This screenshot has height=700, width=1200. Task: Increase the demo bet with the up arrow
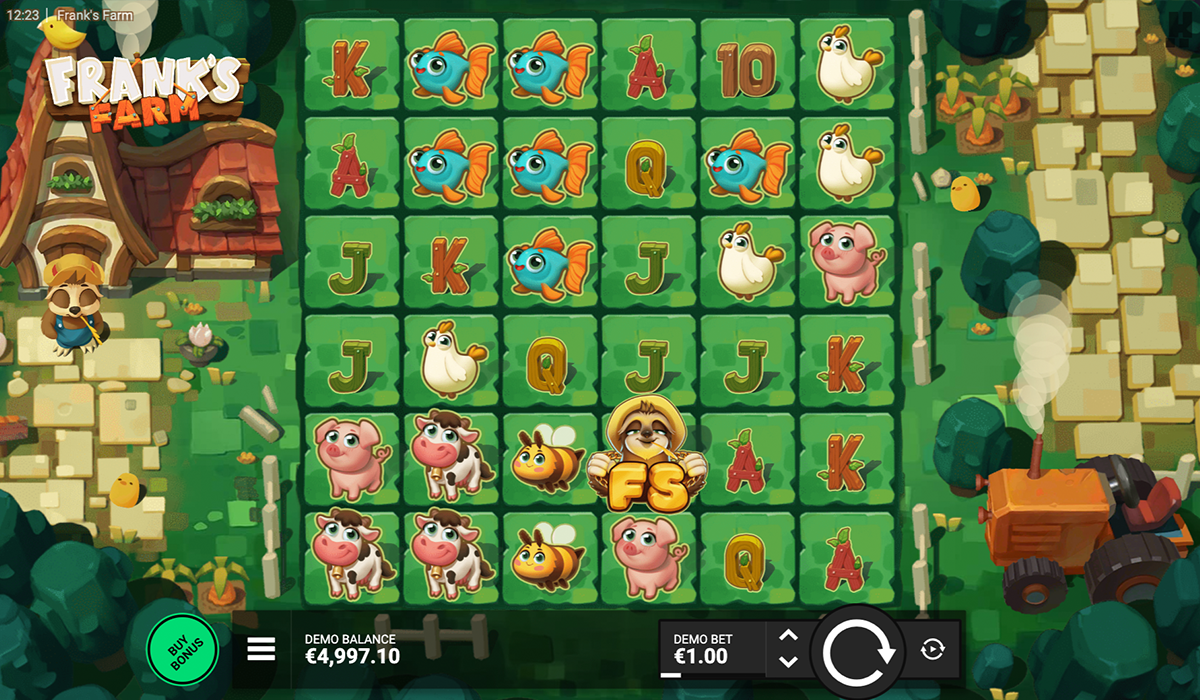[788, 636]
